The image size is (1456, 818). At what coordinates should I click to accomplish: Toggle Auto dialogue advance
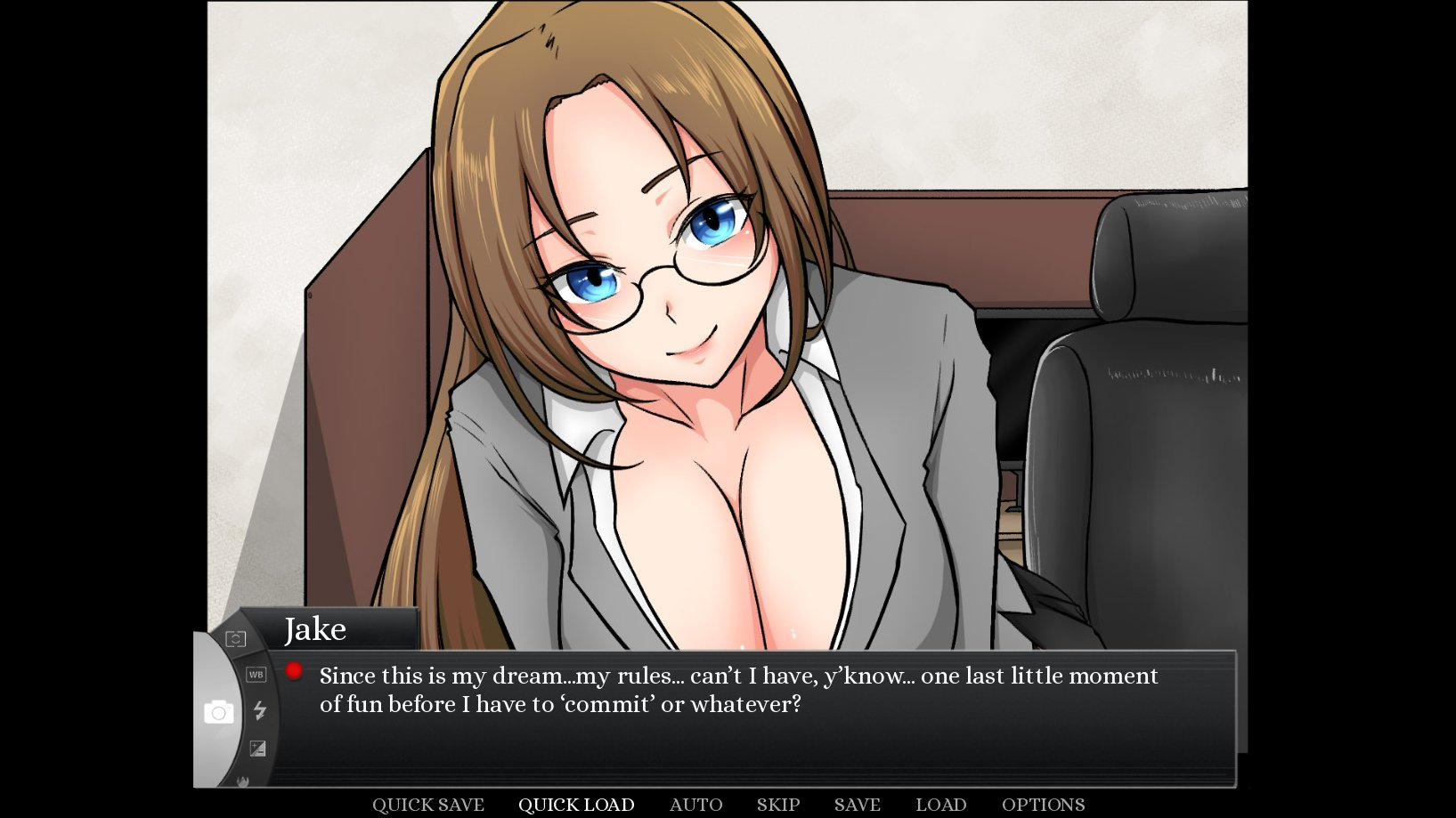pyautogui.click(x=695, y=805)
